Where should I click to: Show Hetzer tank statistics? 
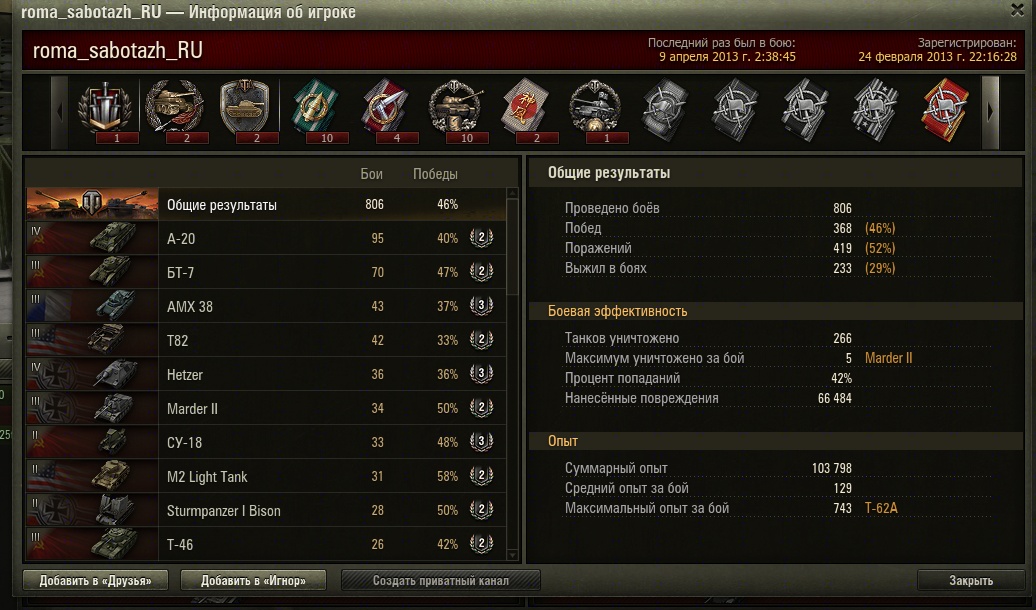pyautogui.click(x=266, y=375)
